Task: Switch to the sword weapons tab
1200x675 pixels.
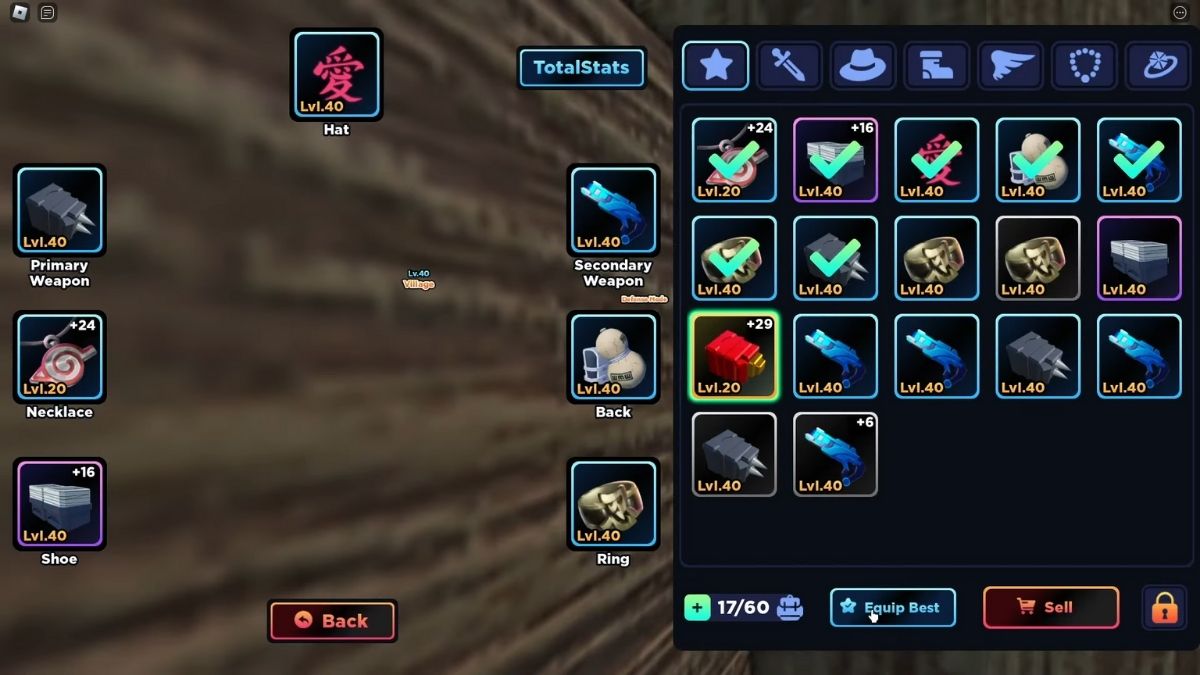Action: [789, 66]
